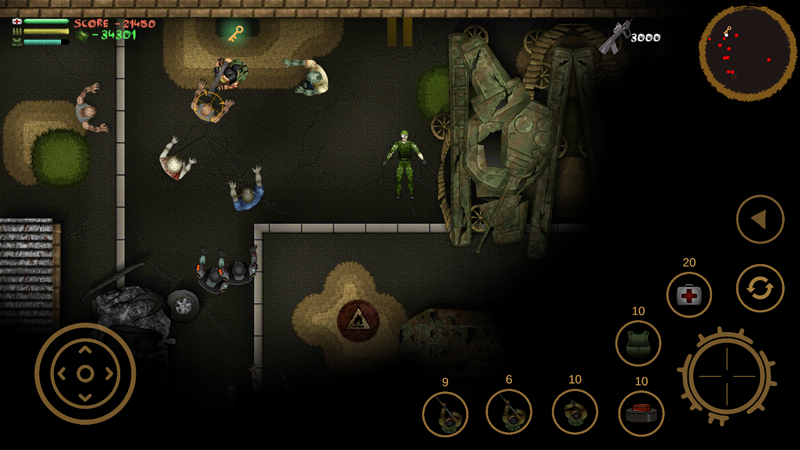
Task: Select the soldier icon with count 6
Action: pos(509,412)
